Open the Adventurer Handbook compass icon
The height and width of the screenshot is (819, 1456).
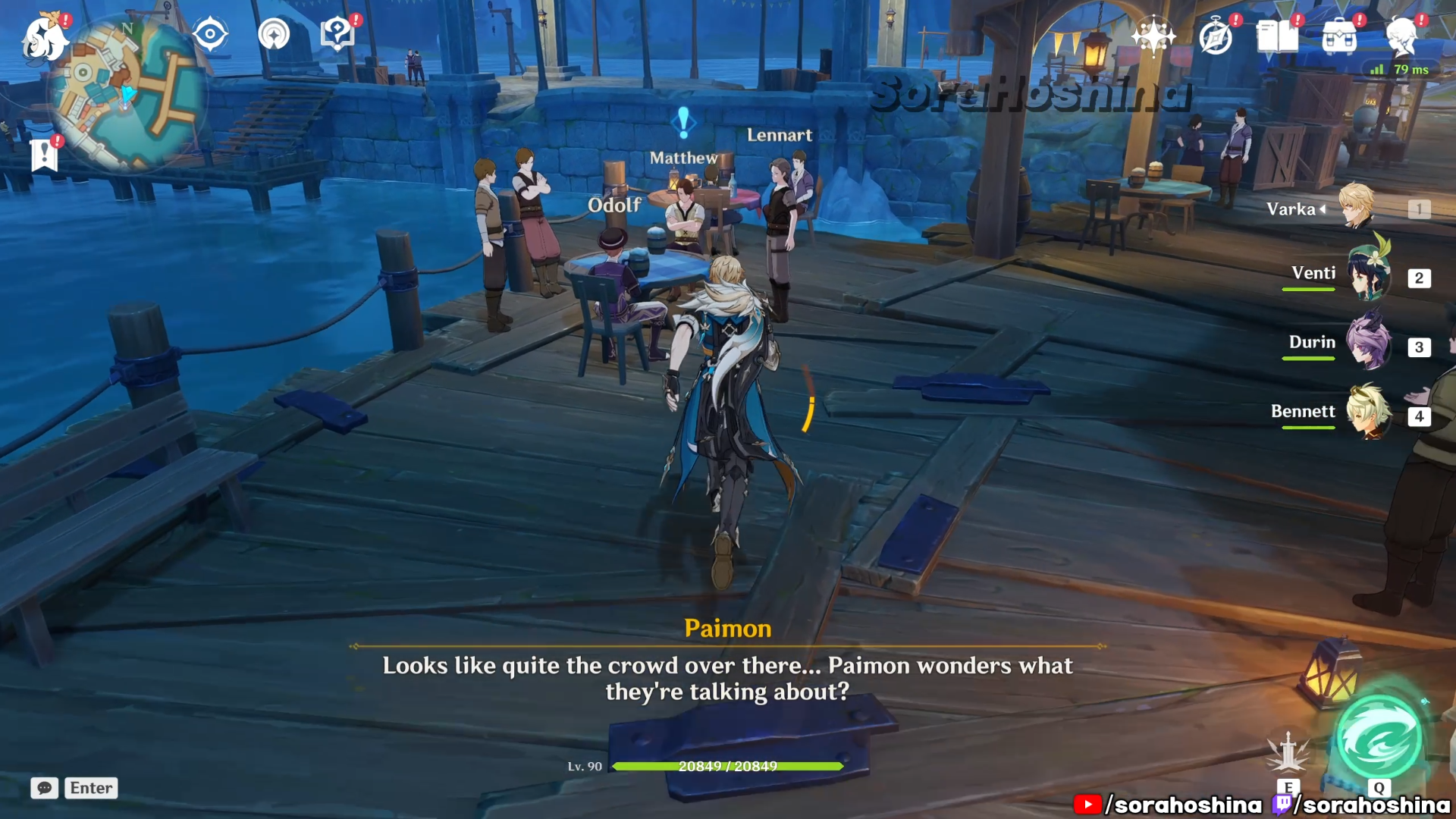point(1216,36)
